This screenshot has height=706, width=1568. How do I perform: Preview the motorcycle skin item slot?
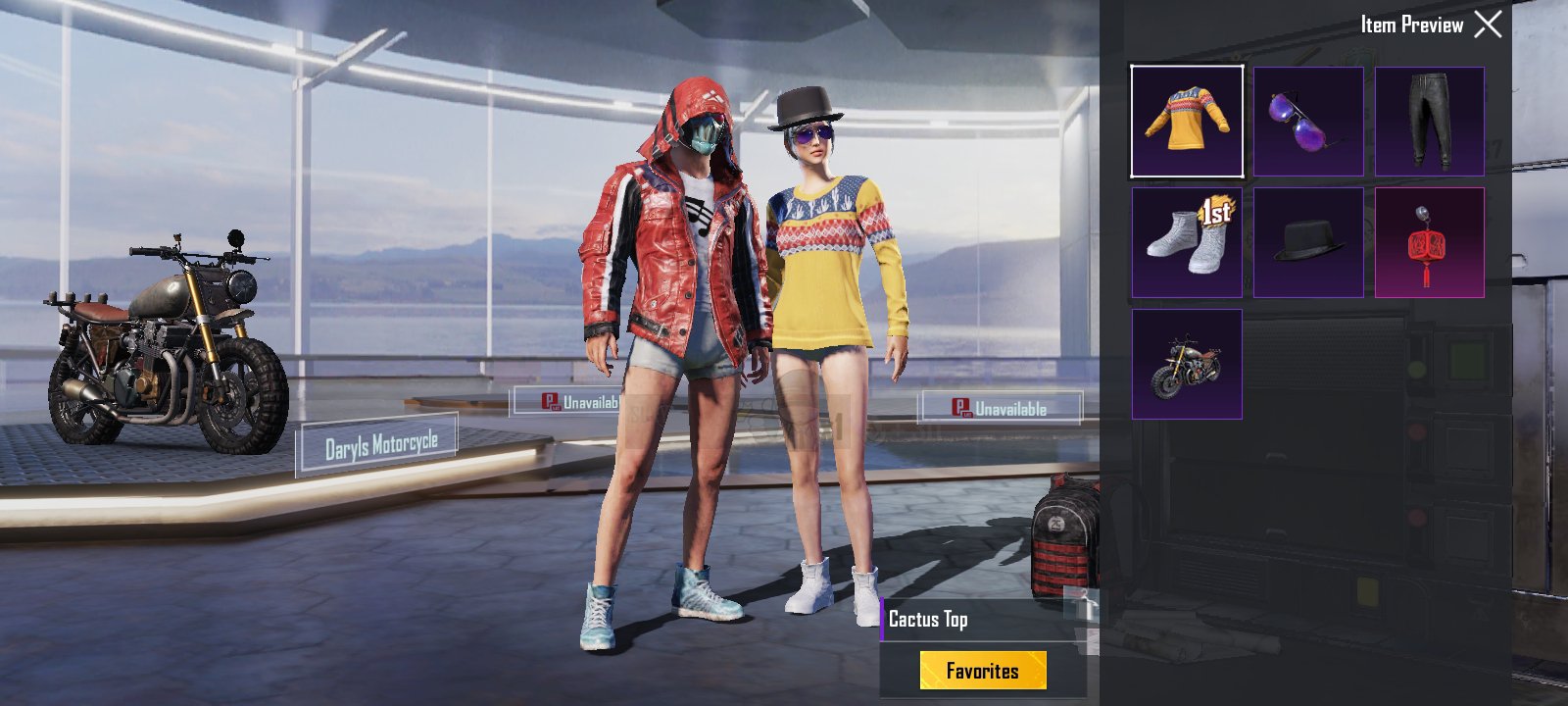coord(1187,365)
